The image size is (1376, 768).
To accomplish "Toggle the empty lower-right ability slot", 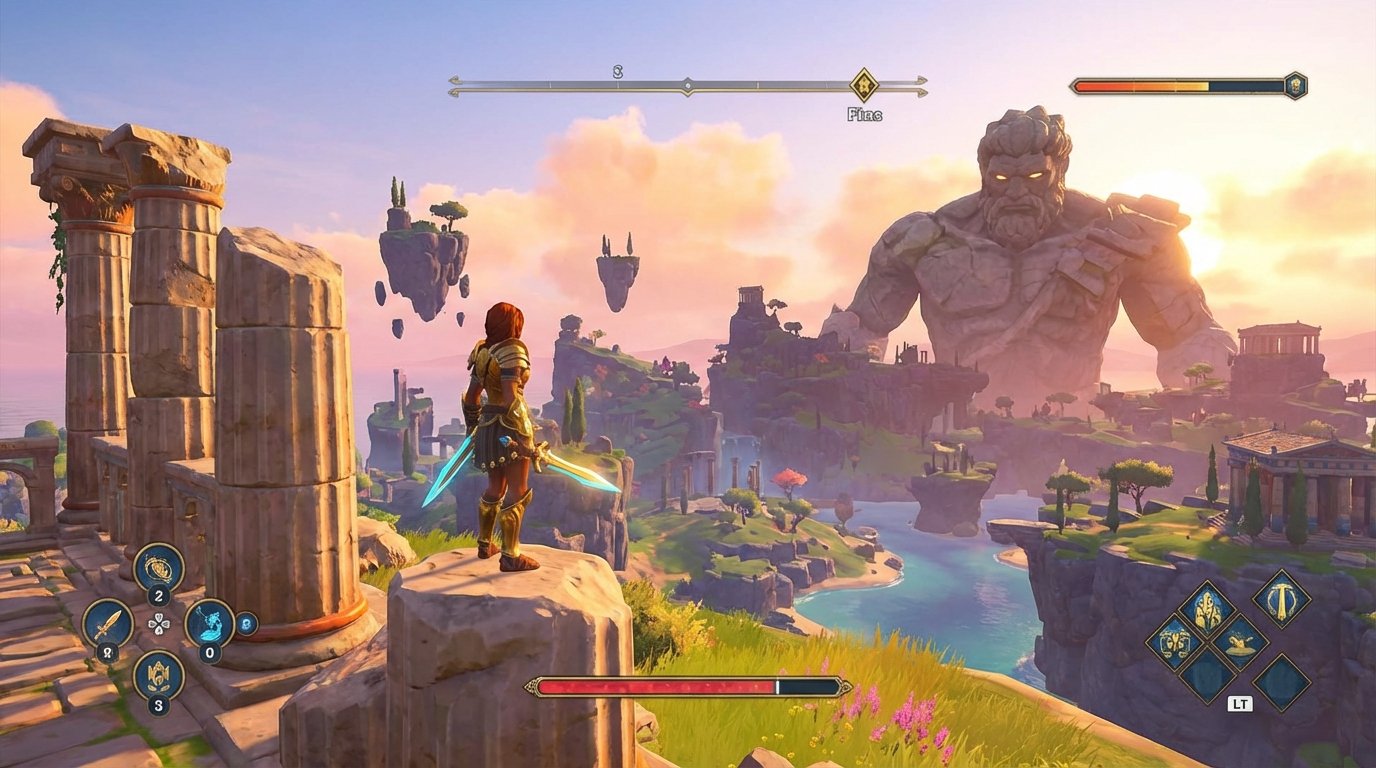I will point(1282,683).
